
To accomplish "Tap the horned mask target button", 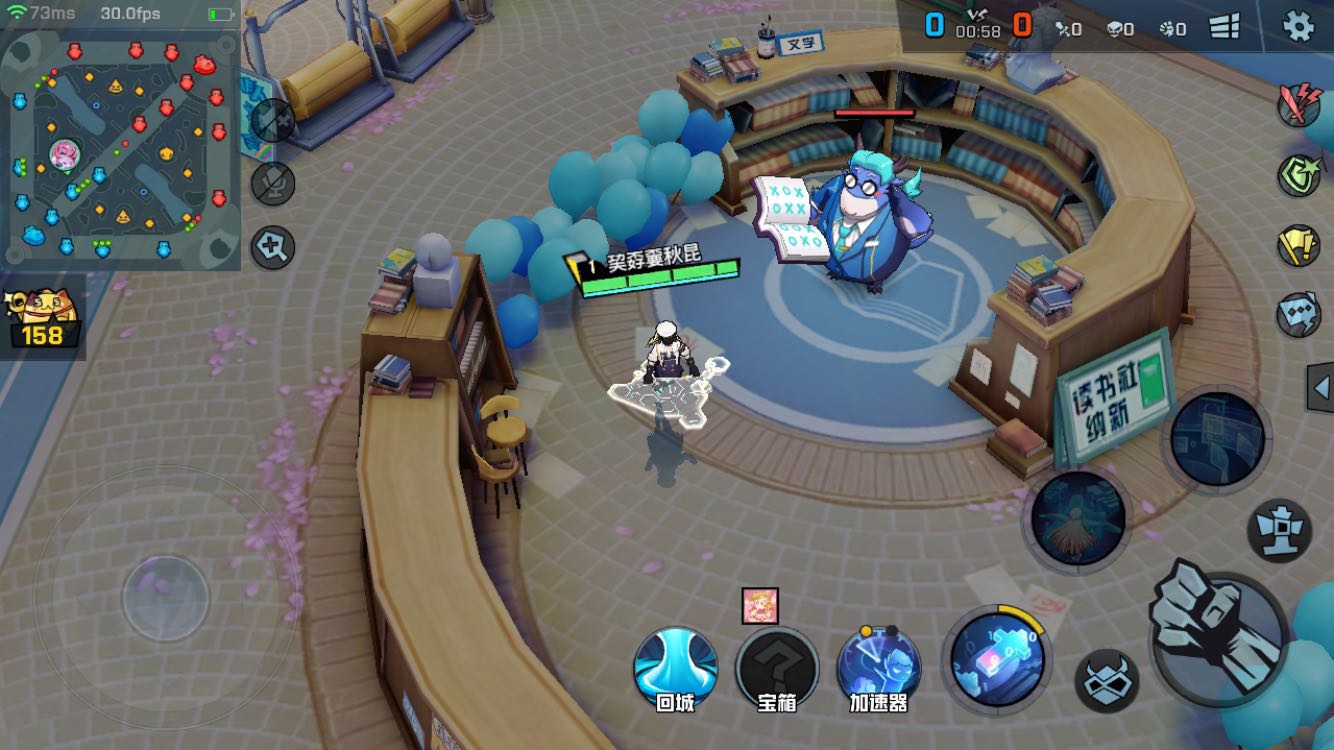I will [1106, 681].
